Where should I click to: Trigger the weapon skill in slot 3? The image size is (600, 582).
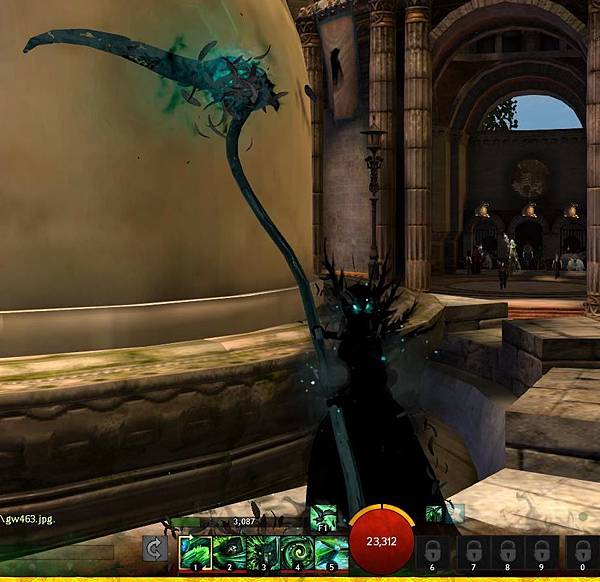(264, 553)
